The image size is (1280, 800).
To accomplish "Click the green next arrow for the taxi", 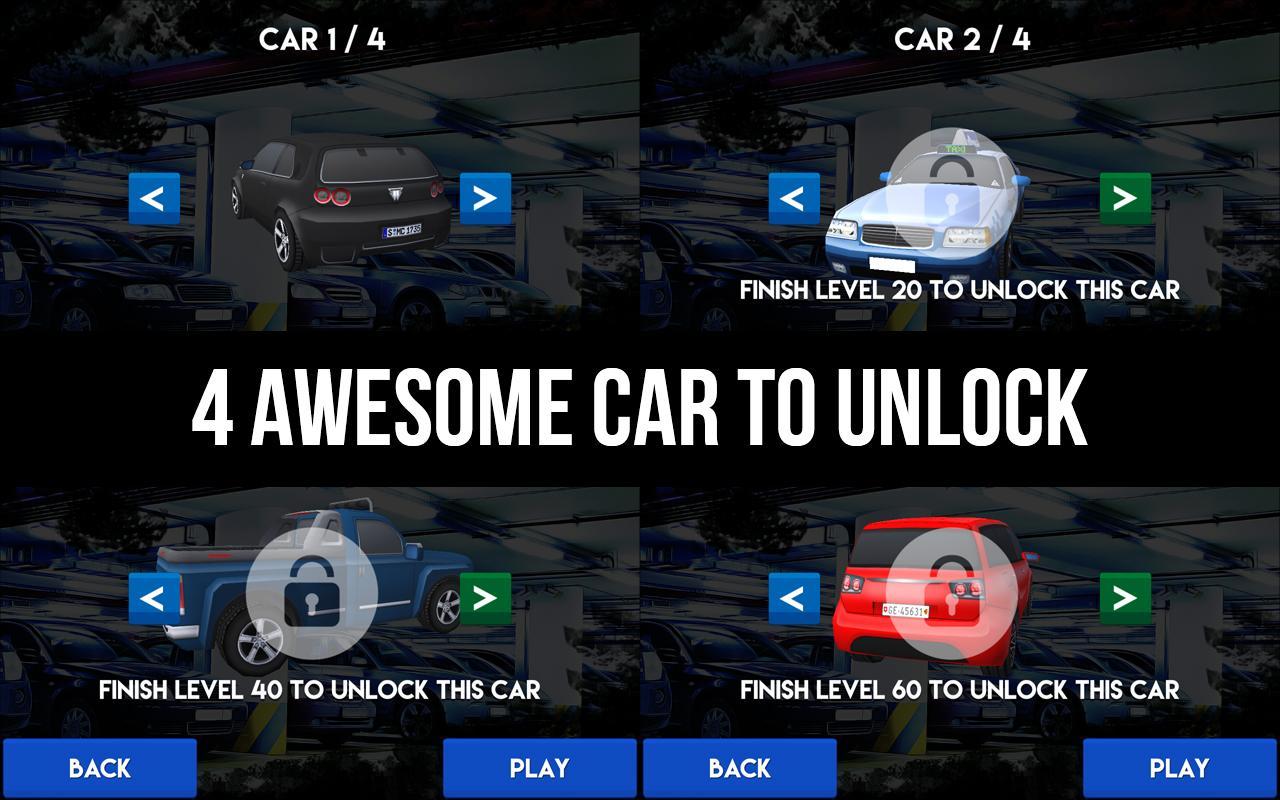I will (x=1127, y=199).
